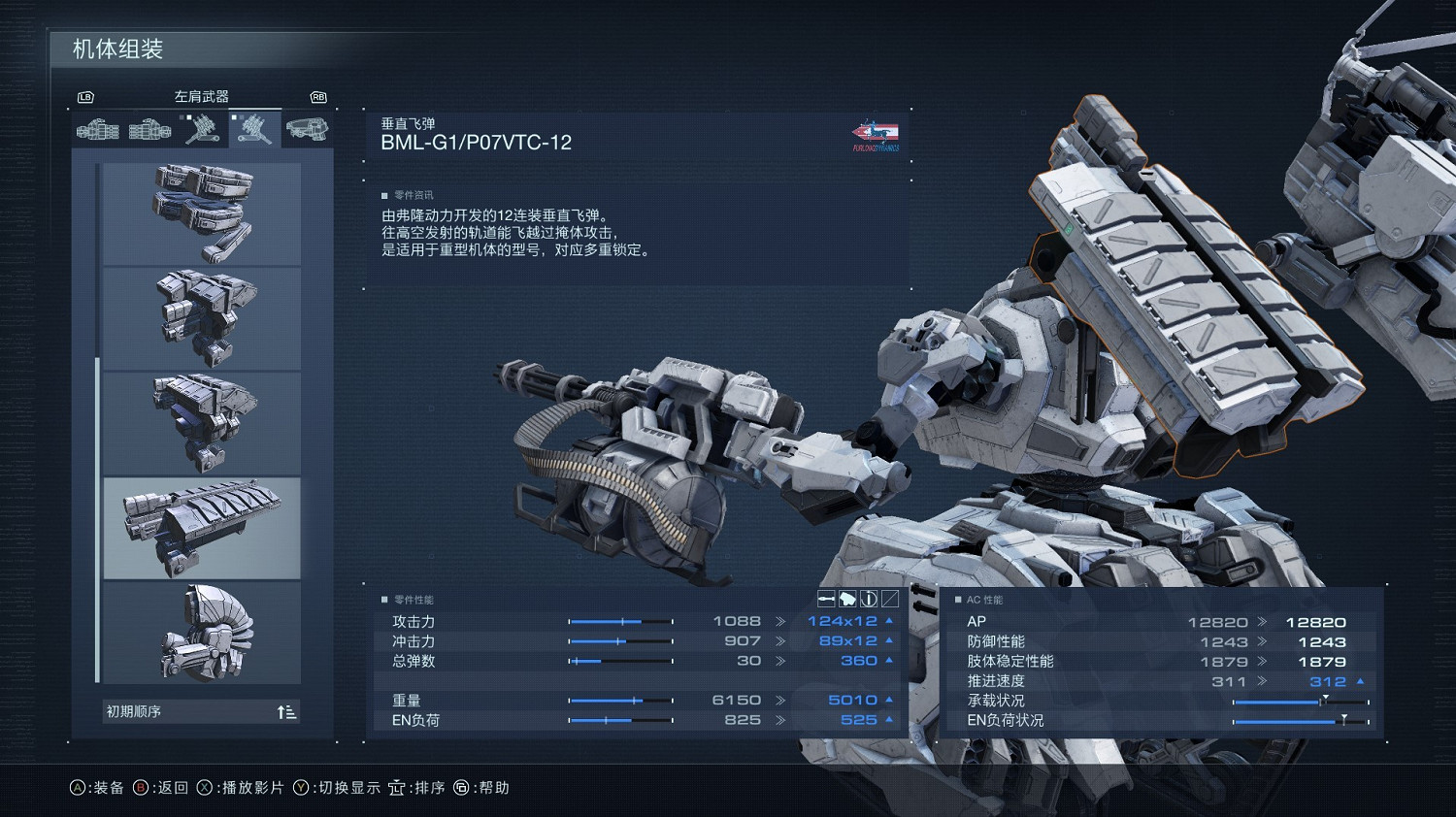1456x817 pixels.
Task: Click the diagonal slash stat icon
Action: tap(890, 599)
